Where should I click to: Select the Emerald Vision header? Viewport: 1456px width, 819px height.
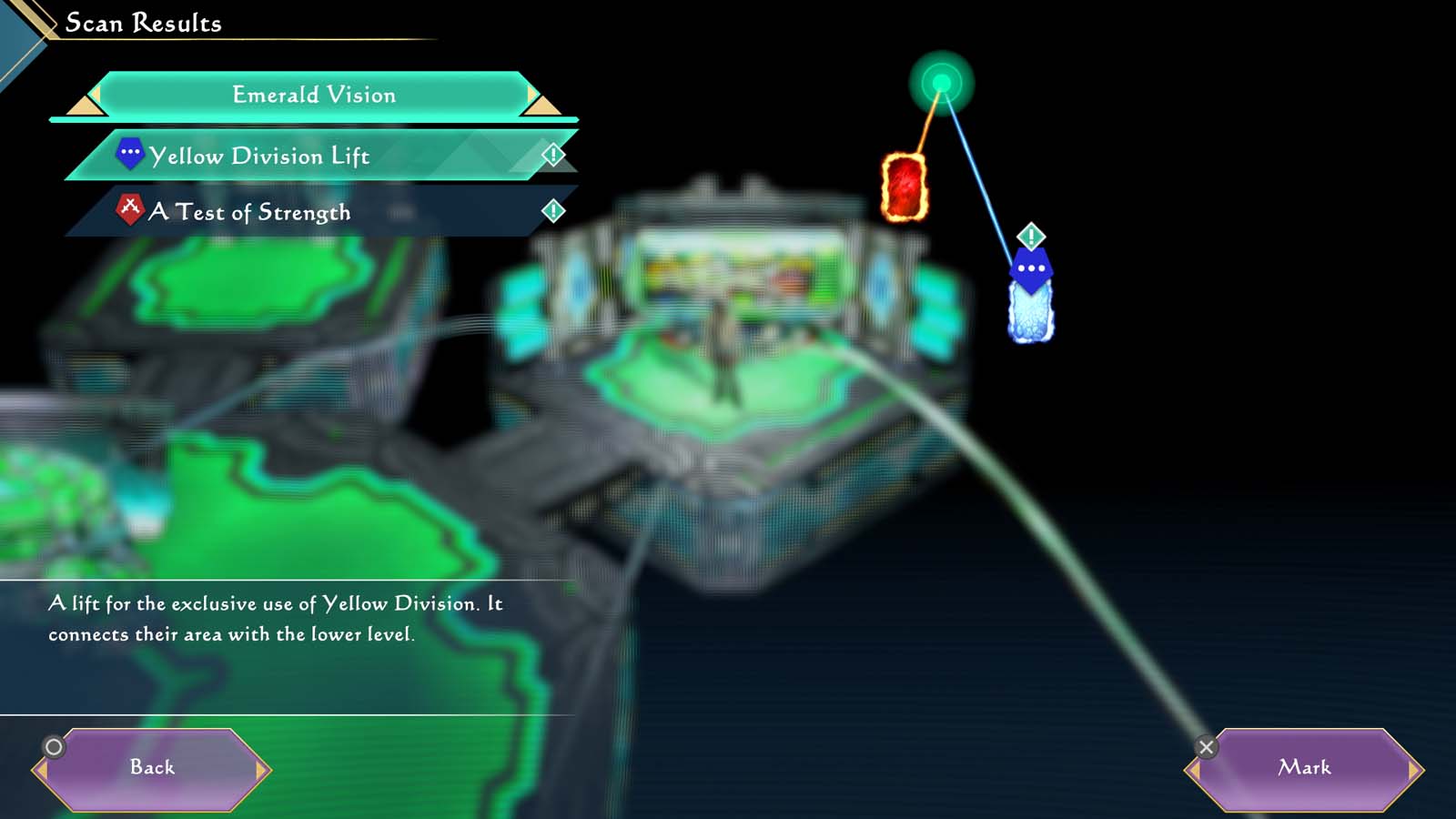click(314, 95)
